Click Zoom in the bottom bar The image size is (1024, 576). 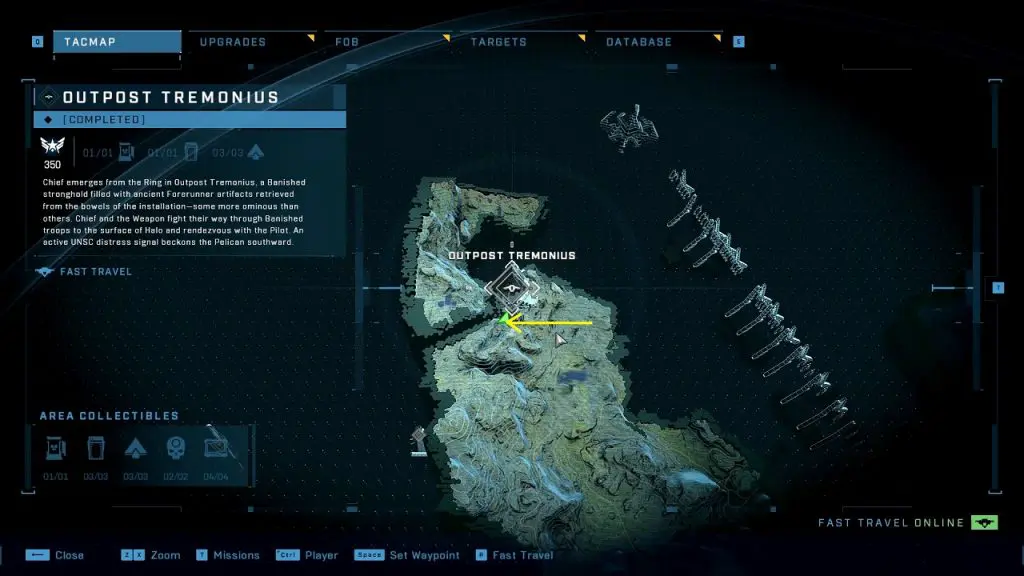[x=165, y=555]
